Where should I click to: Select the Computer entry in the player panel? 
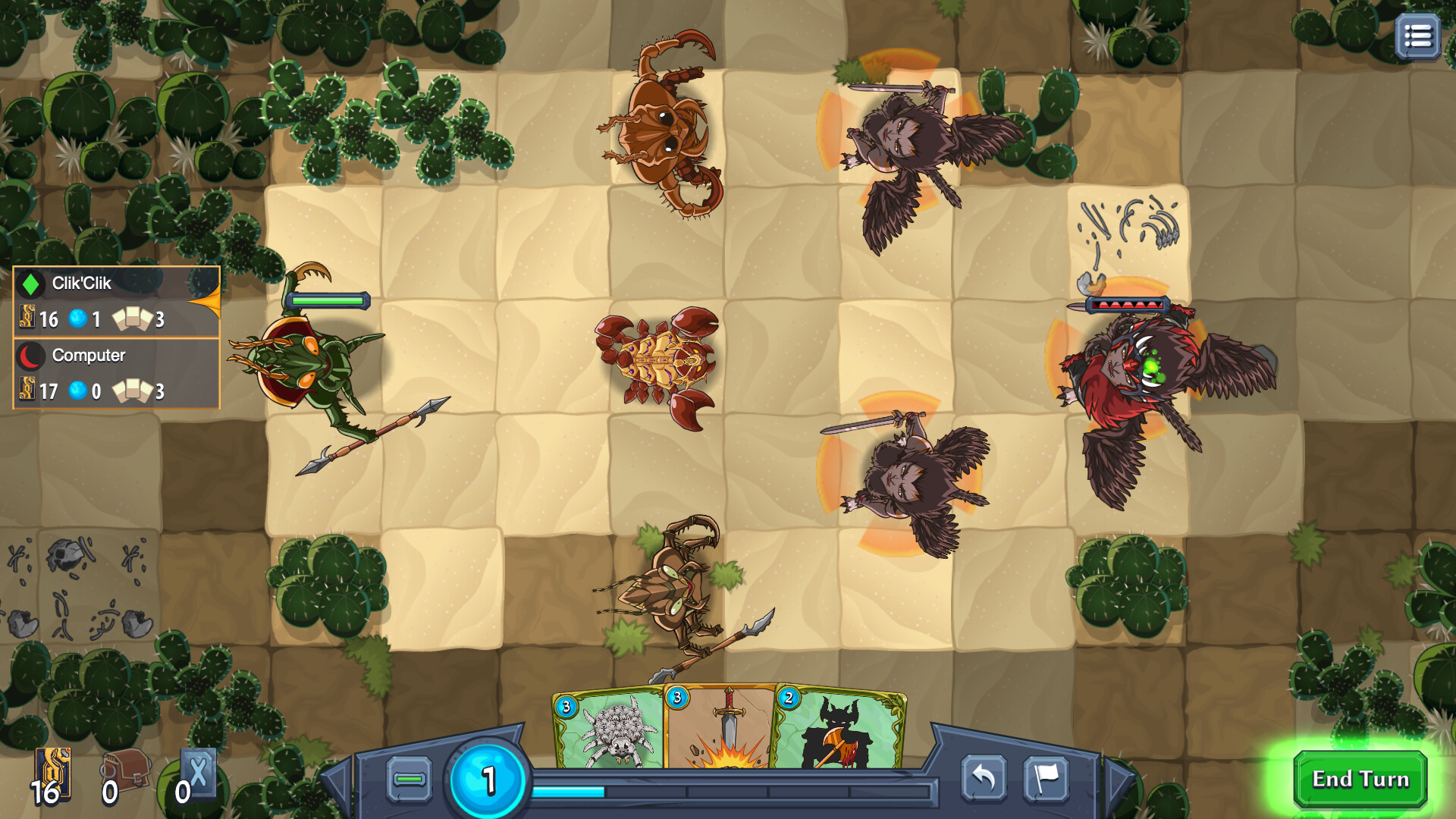[87, 355]
